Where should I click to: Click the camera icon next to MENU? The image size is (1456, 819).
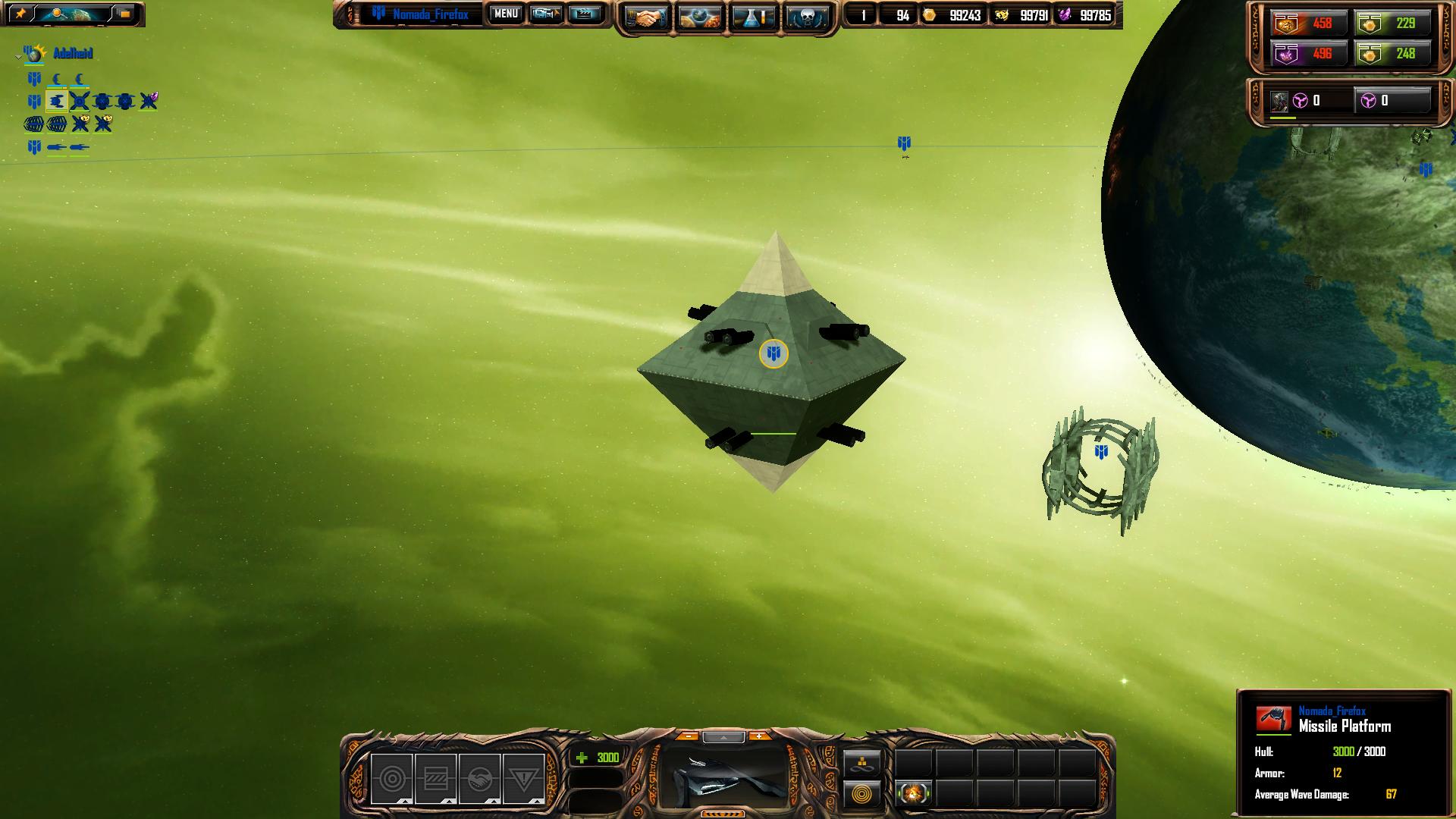coord(545,14)
